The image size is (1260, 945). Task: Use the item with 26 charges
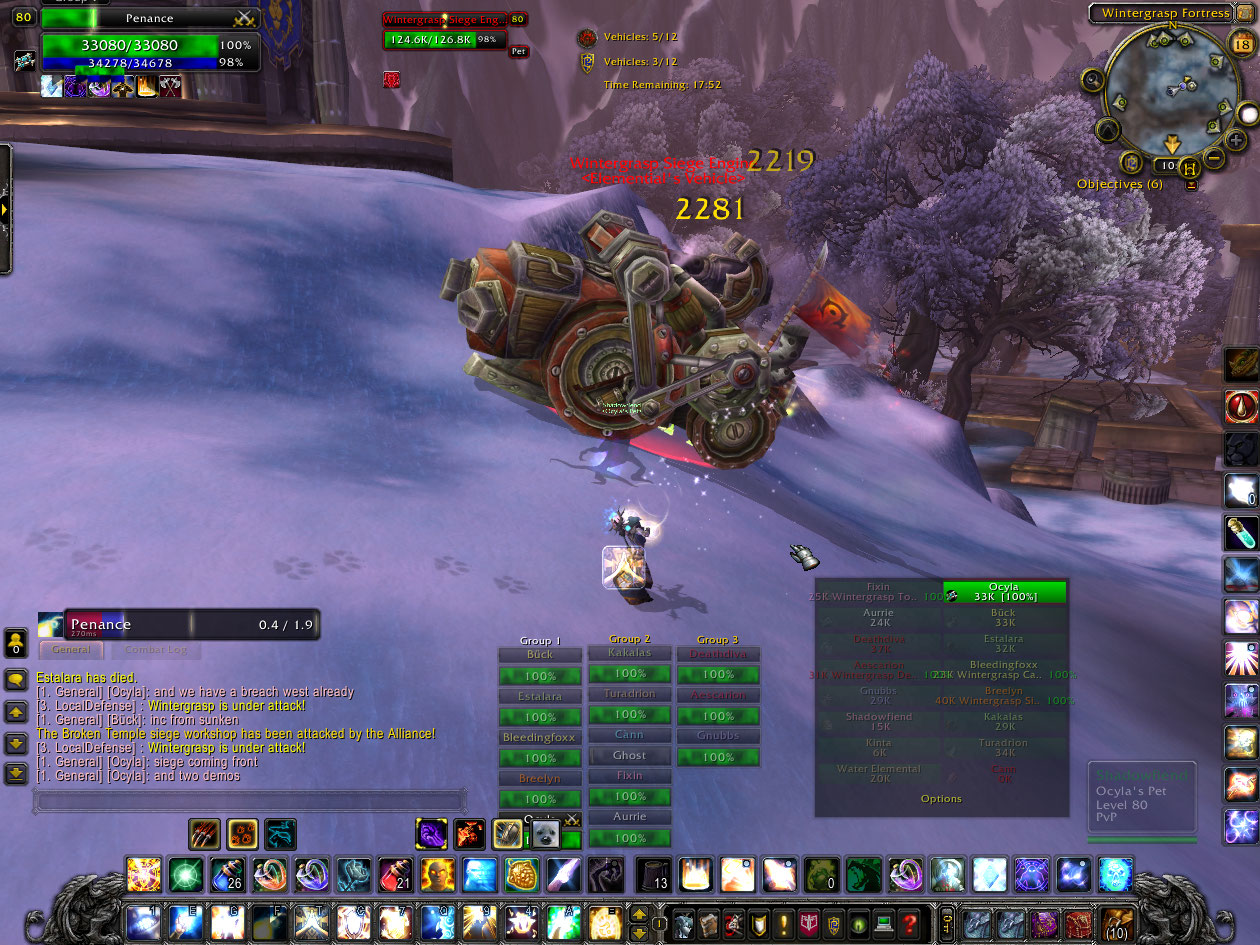coord(227,874)
